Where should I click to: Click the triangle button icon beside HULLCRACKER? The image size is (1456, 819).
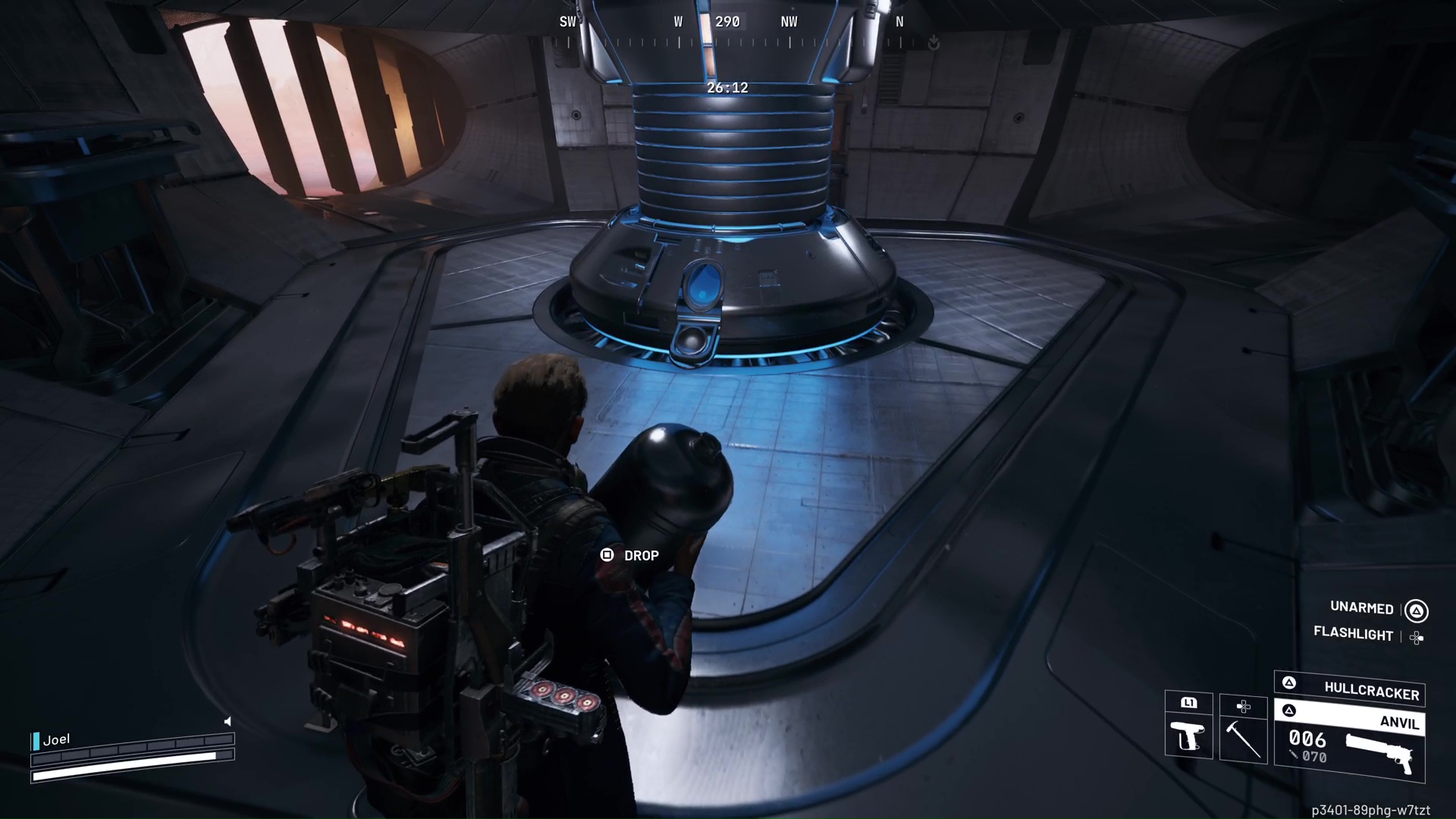coord(1289,682)
